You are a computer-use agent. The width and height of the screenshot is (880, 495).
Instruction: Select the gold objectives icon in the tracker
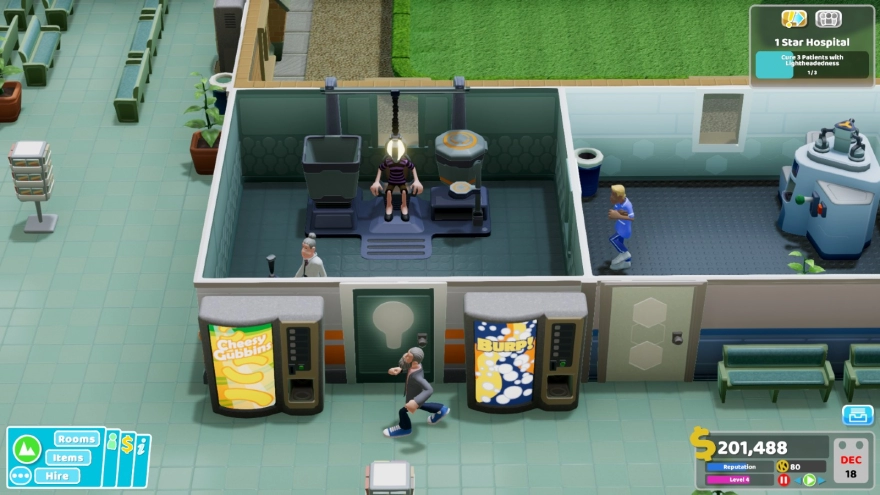click(794, 19)
